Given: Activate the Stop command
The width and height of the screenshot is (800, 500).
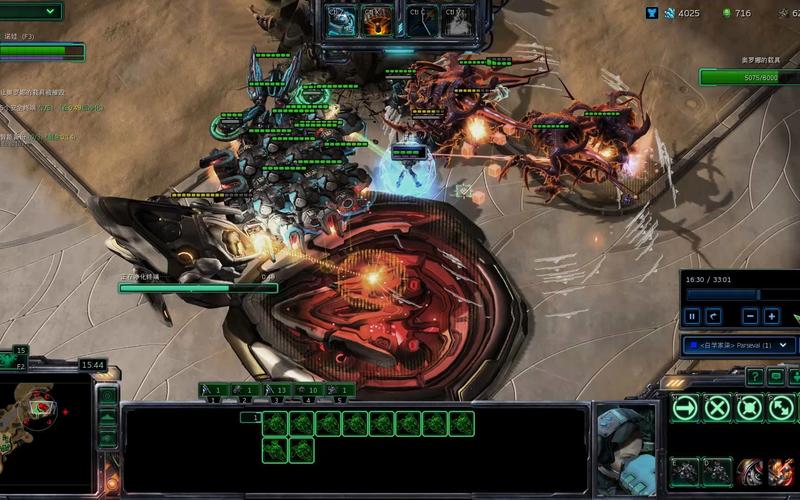Looking at the screenshot, I should [x=717, y=407].
